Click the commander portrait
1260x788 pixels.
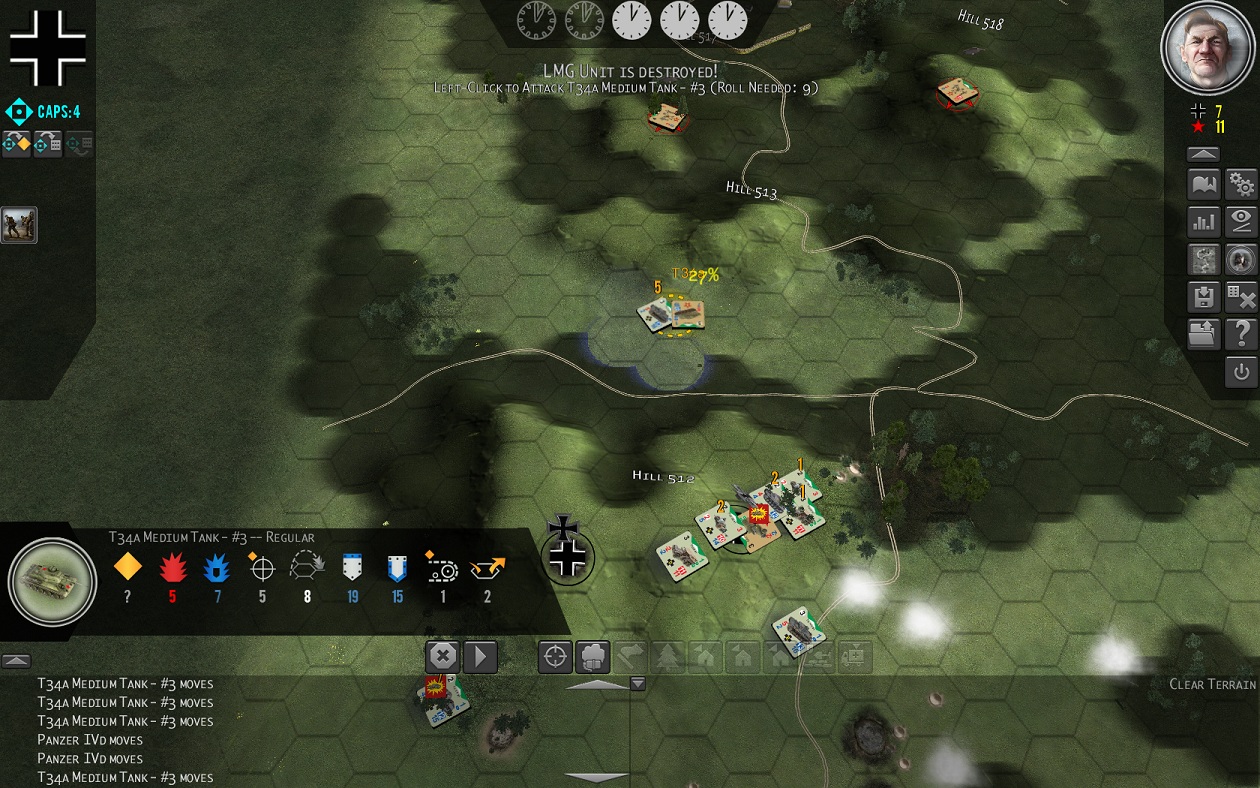click(1208, 47)
